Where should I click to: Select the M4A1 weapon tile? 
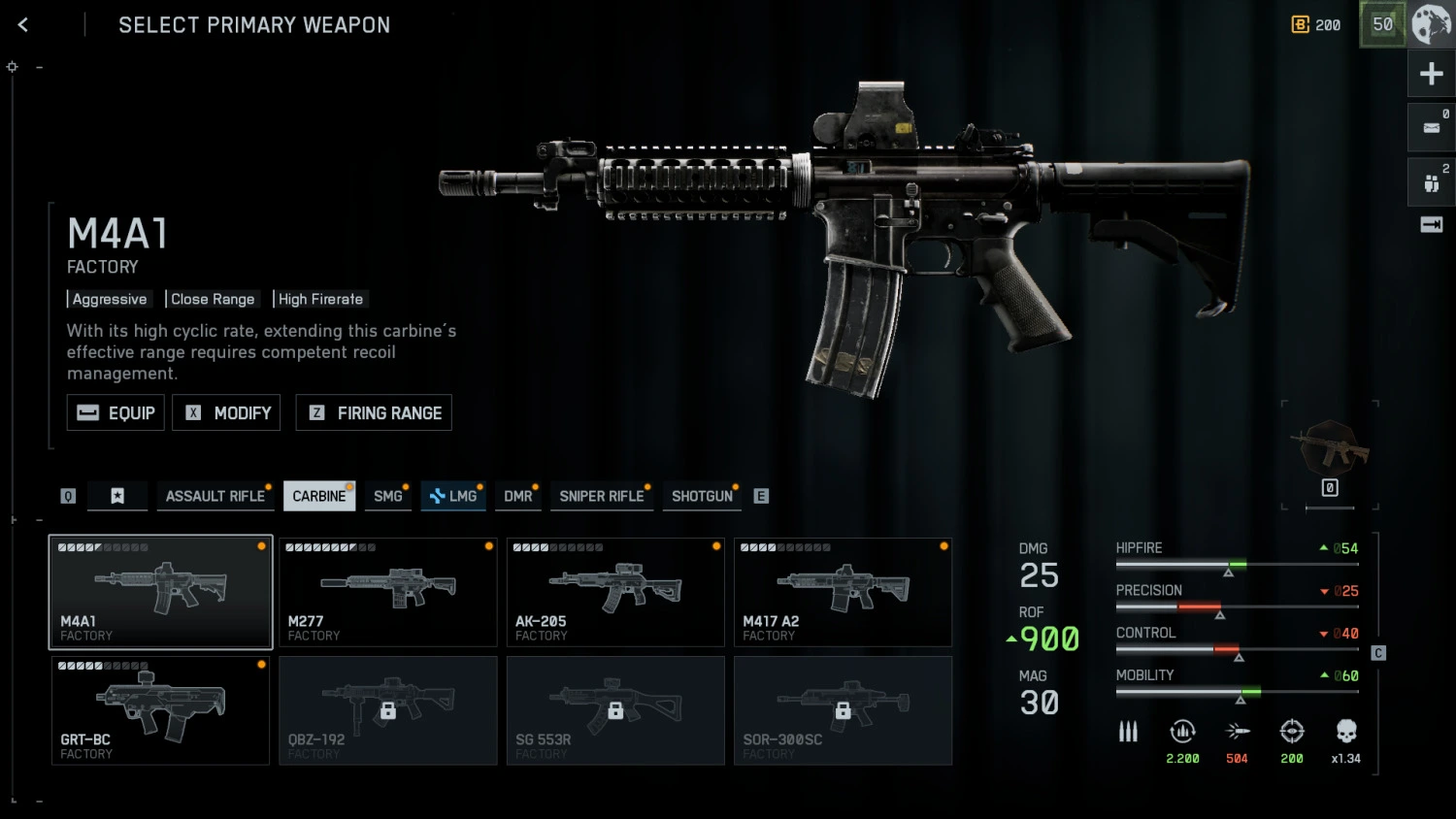pos(161,592)
